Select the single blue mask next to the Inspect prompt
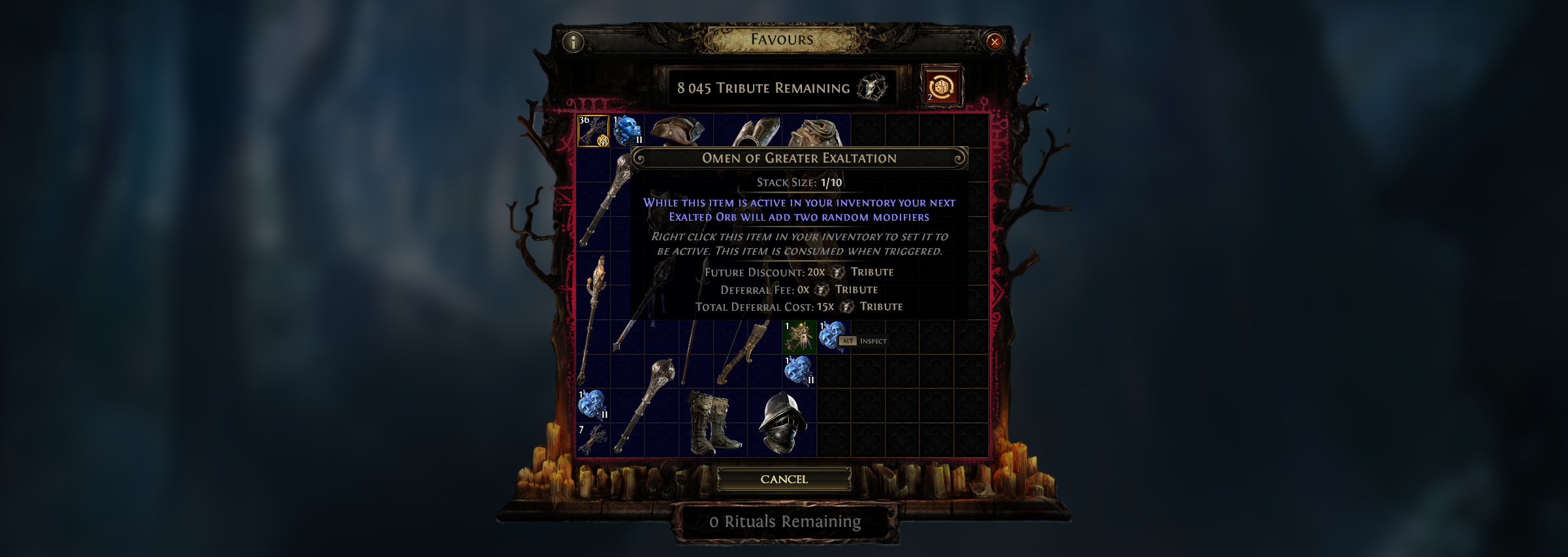Viewport: 1568px width, 557px height. [831, 336]
